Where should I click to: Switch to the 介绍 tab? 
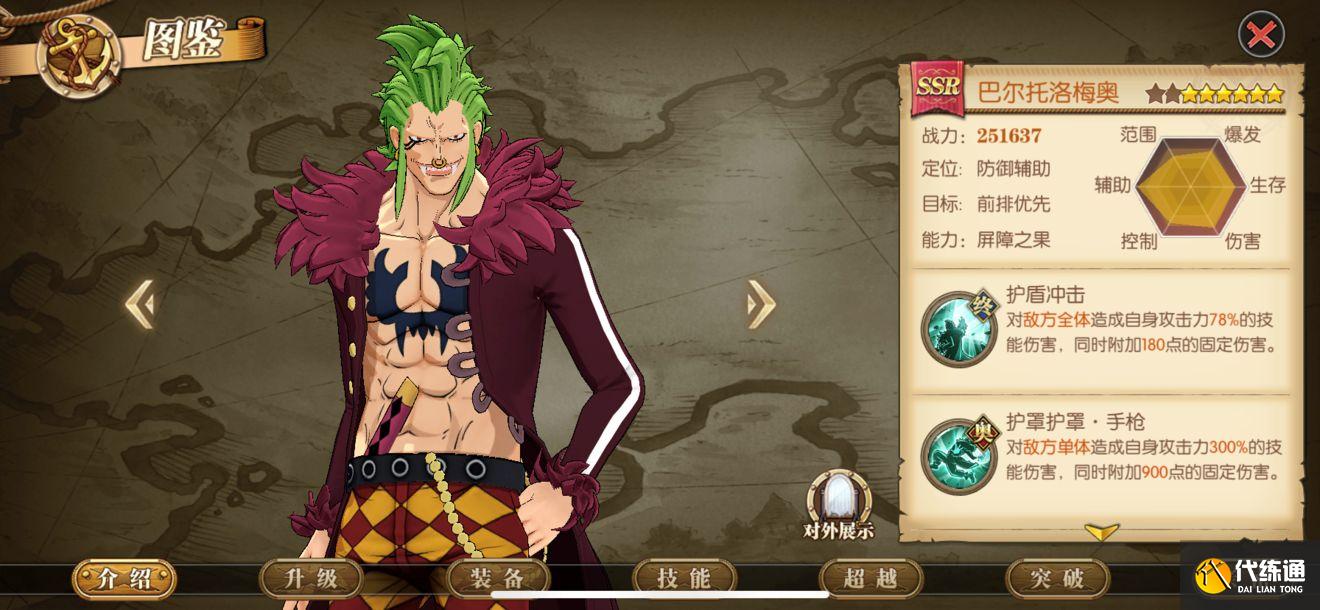click(x=124, y=578)
